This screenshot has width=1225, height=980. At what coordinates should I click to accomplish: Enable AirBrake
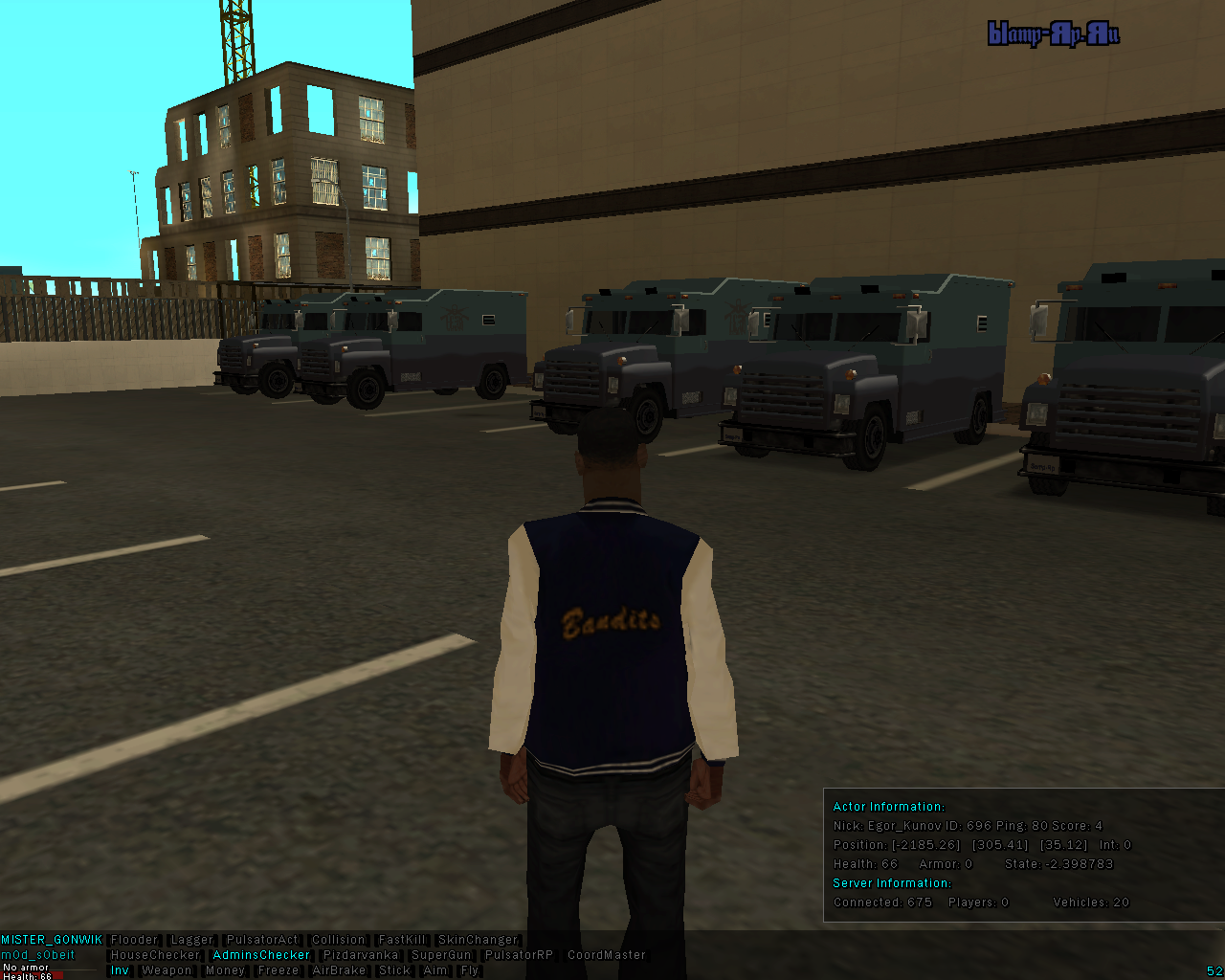[339, 970]
